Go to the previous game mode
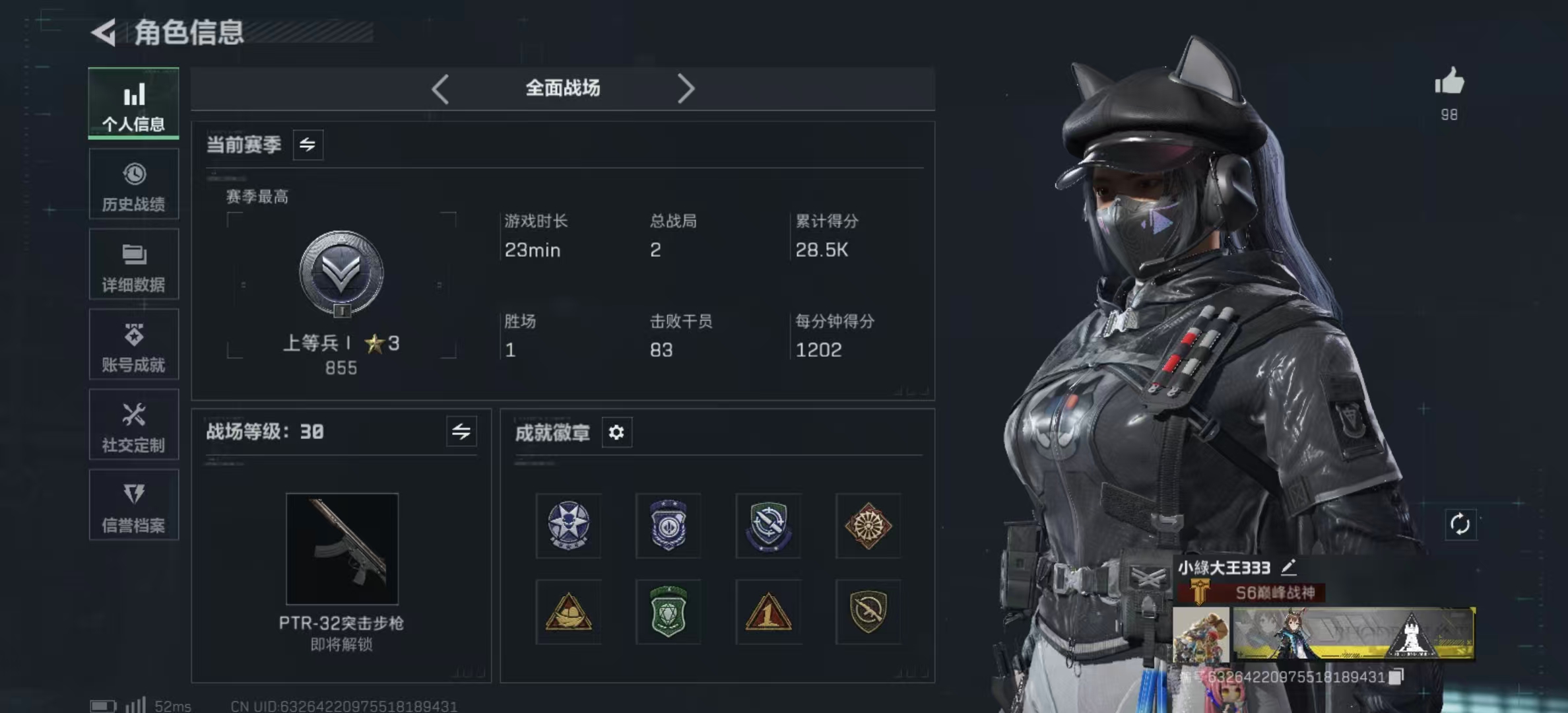 tap(441, 88)
